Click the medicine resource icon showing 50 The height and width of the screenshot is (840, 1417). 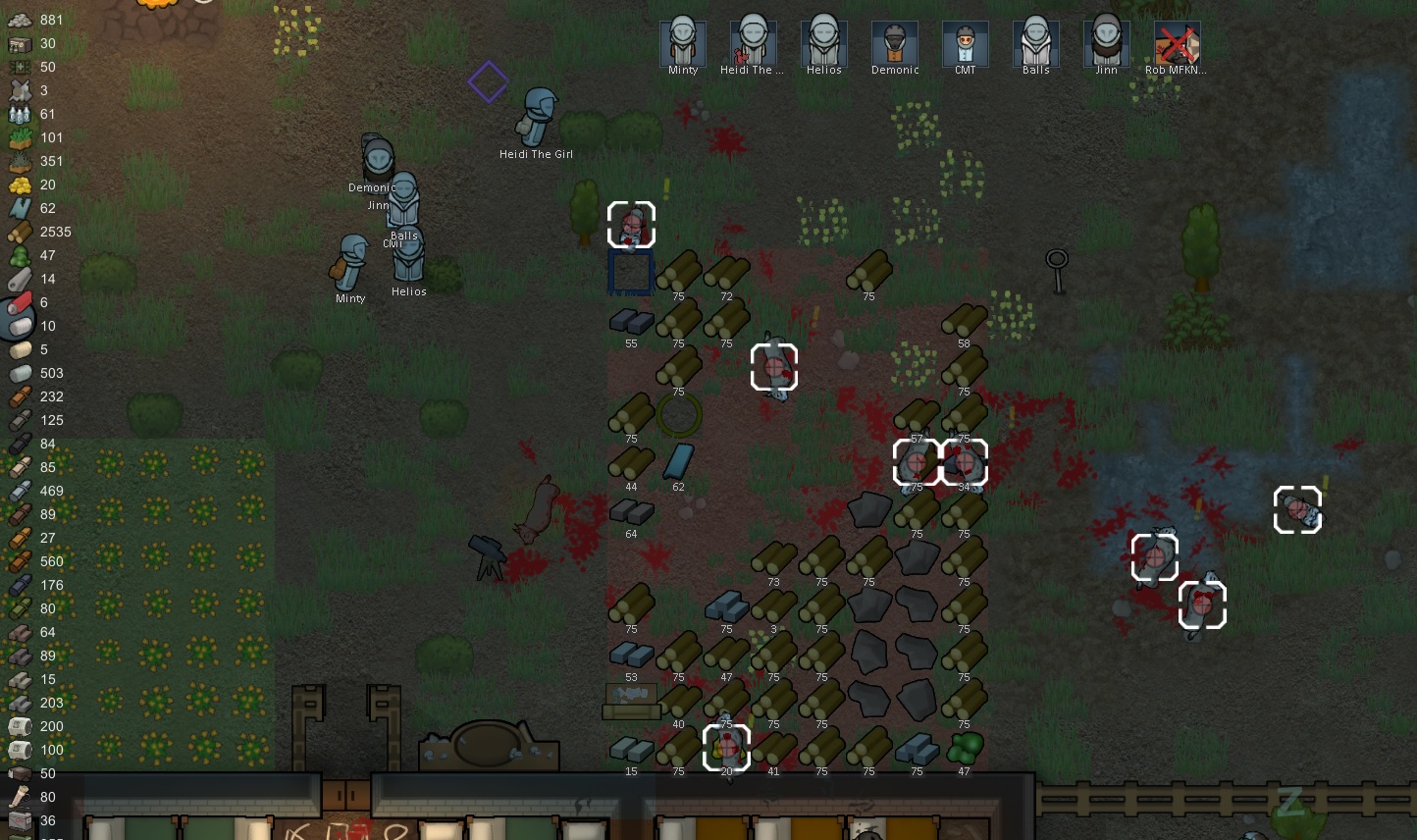coord(18,67)
